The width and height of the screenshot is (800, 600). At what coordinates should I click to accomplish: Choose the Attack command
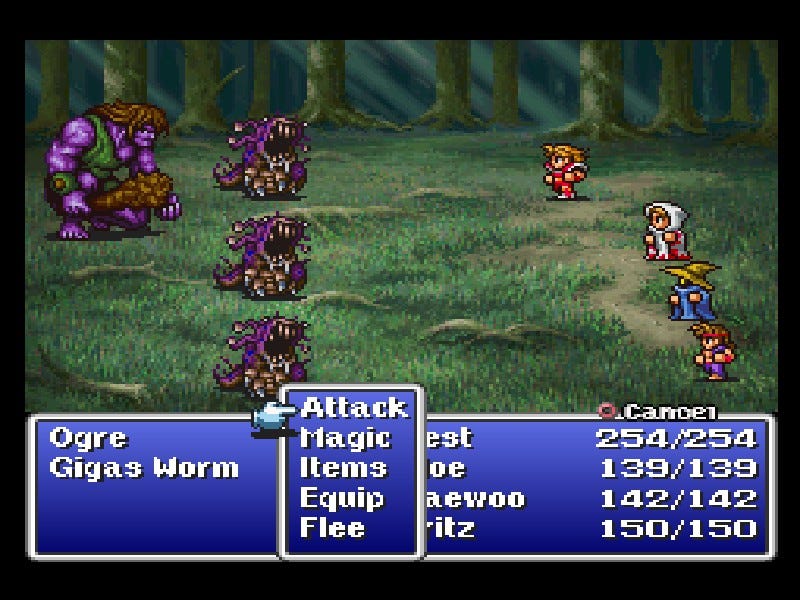coord(353,408)
